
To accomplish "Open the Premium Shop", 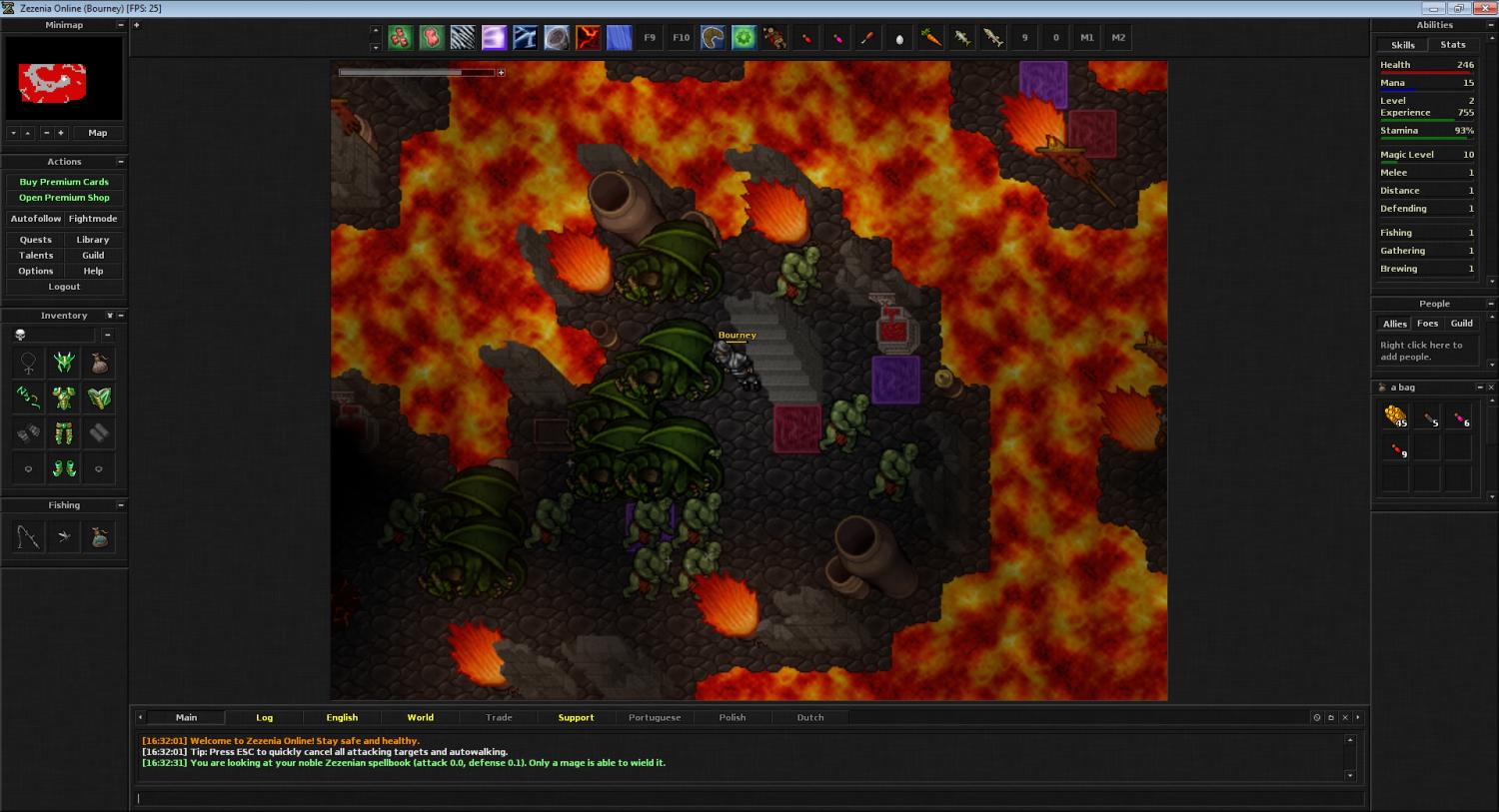I will (64, 198).
